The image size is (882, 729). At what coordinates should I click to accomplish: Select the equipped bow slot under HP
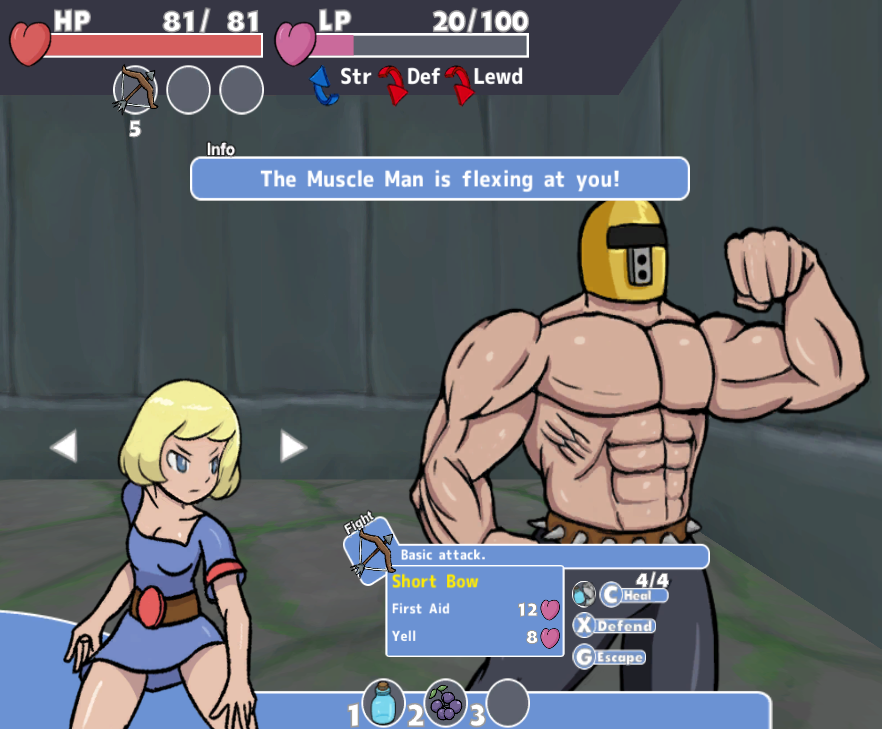click(x=136, y=90)
